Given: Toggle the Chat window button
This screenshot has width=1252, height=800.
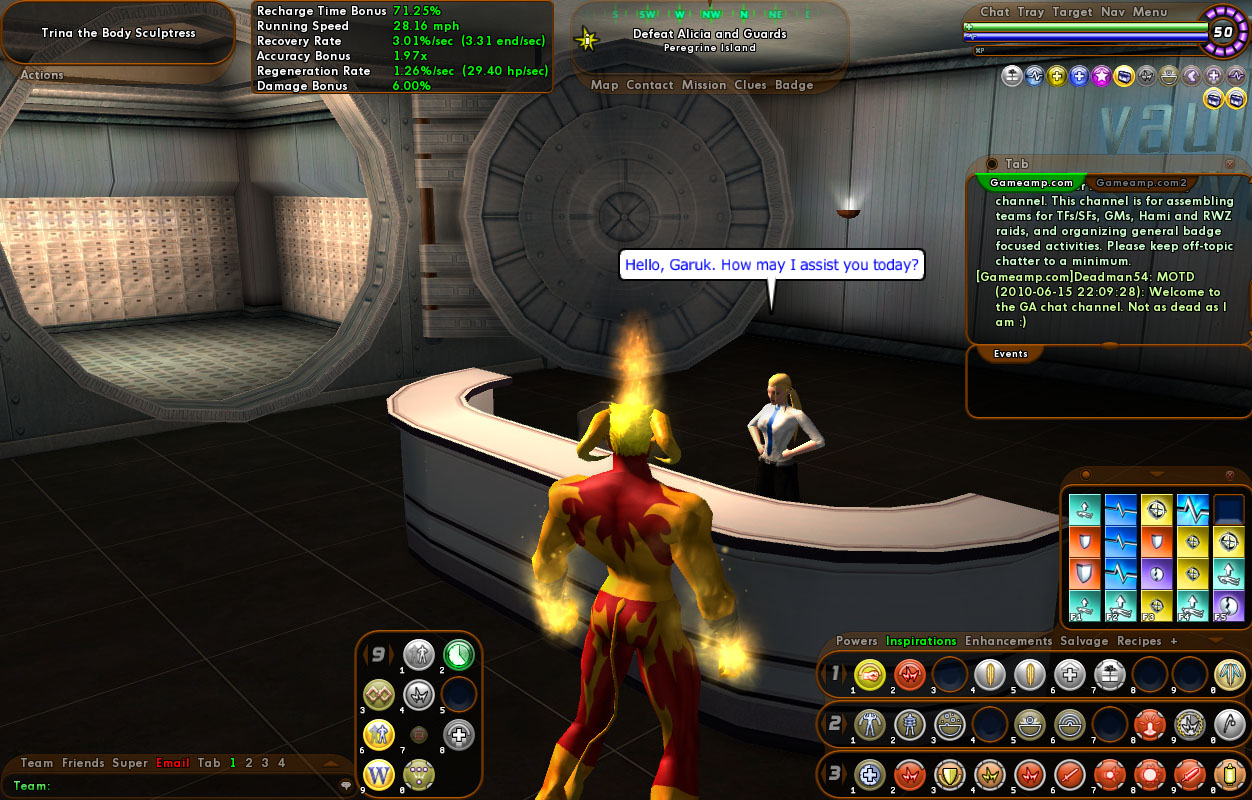Looking at the screenshot, I should coord(995,12).
